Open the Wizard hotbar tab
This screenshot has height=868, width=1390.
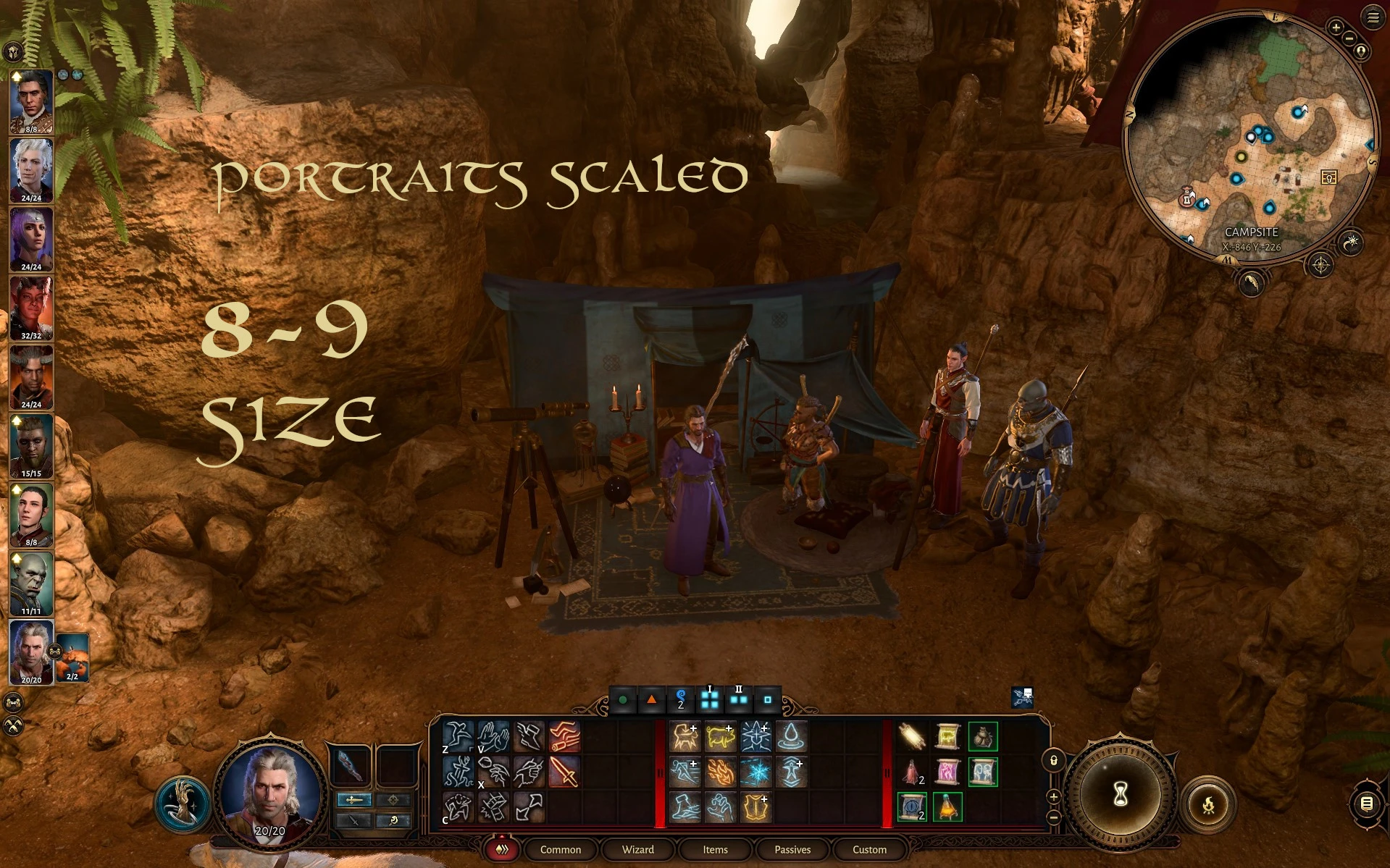click(x=637, y=849)
